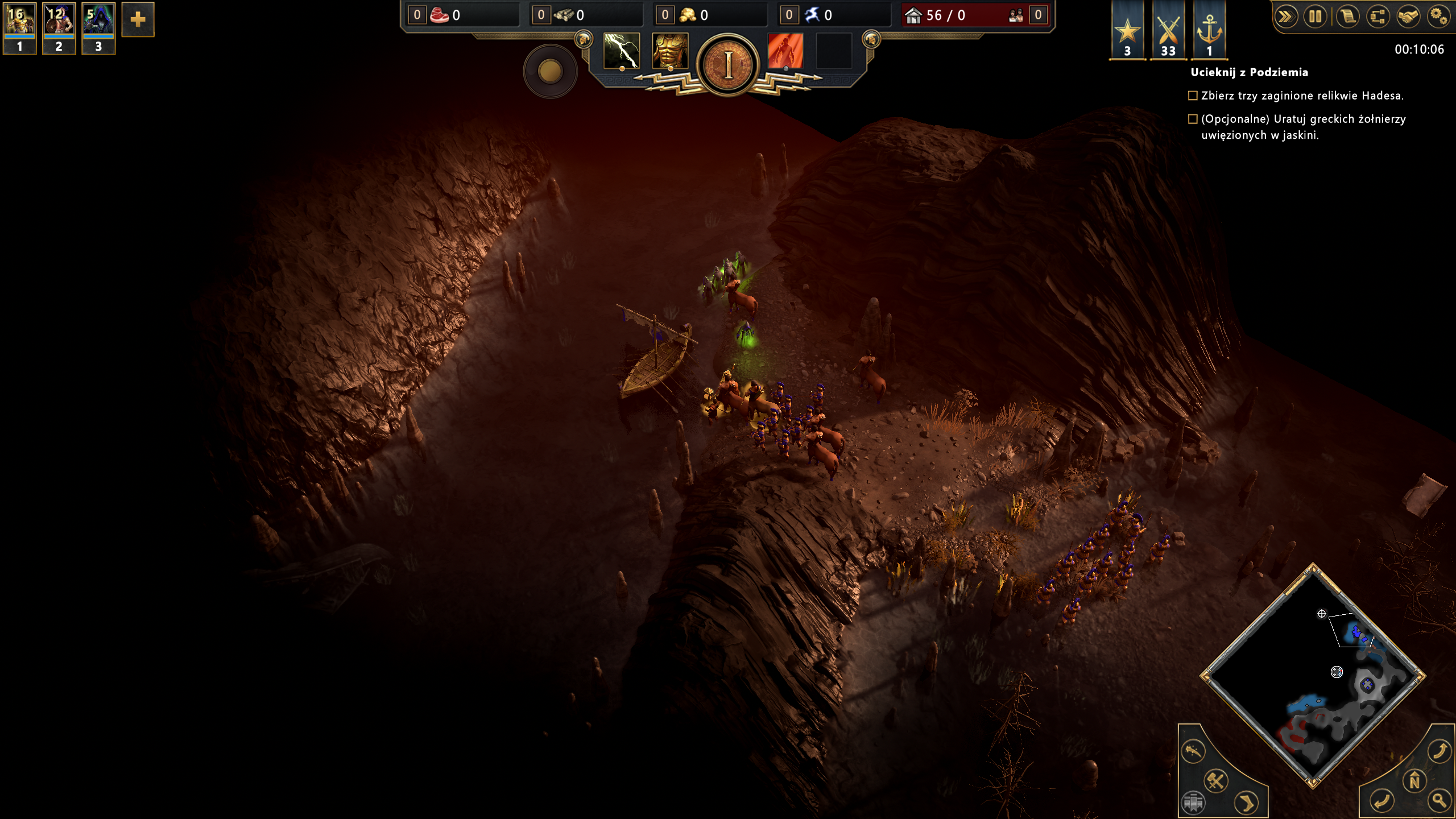Viewport: 1456px width, 819px height.
Task: Activate the golden armor god power
Action: (x=670, y=51)
